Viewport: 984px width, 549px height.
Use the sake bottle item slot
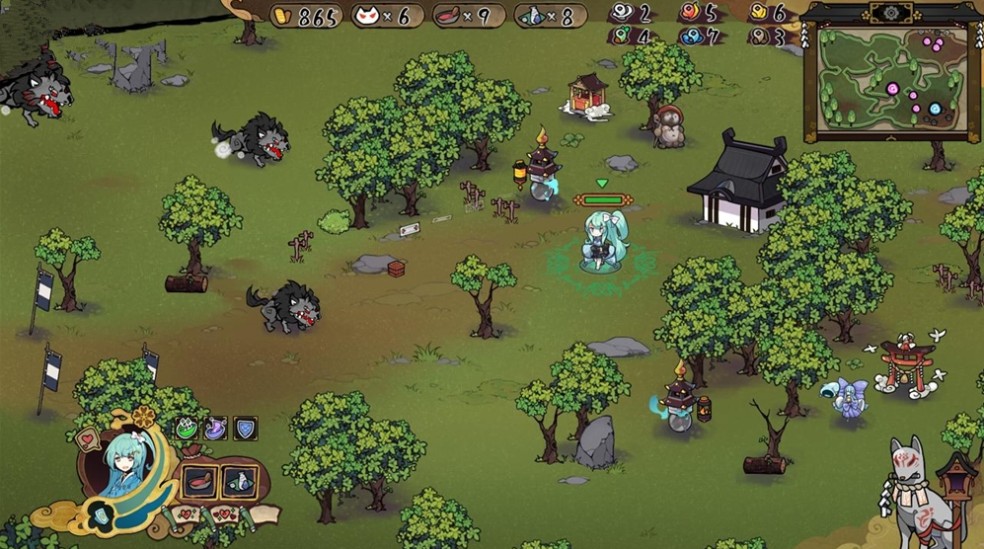tap(240, 481)
